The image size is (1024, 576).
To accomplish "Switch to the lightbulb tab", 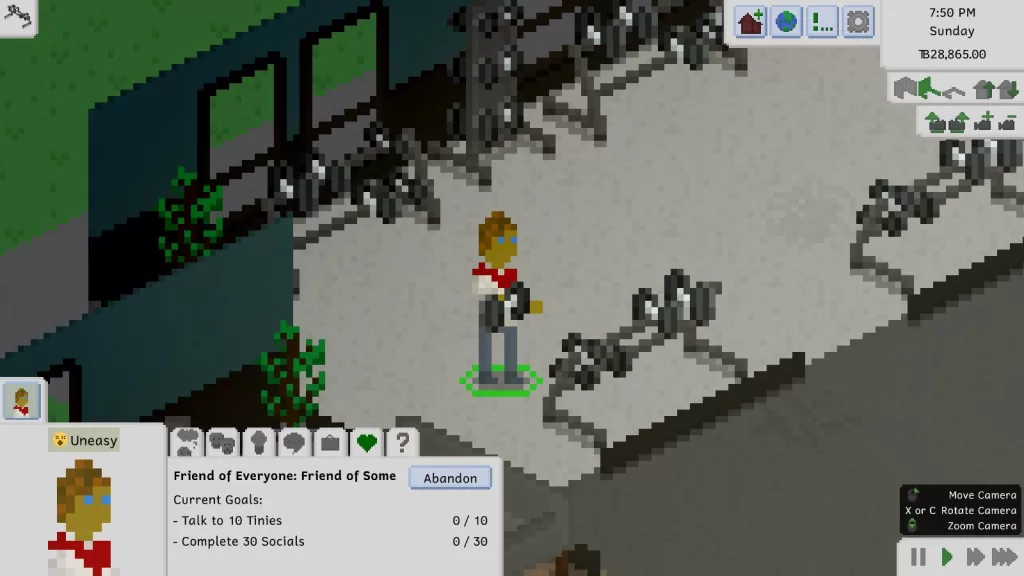I will (258, 441).
